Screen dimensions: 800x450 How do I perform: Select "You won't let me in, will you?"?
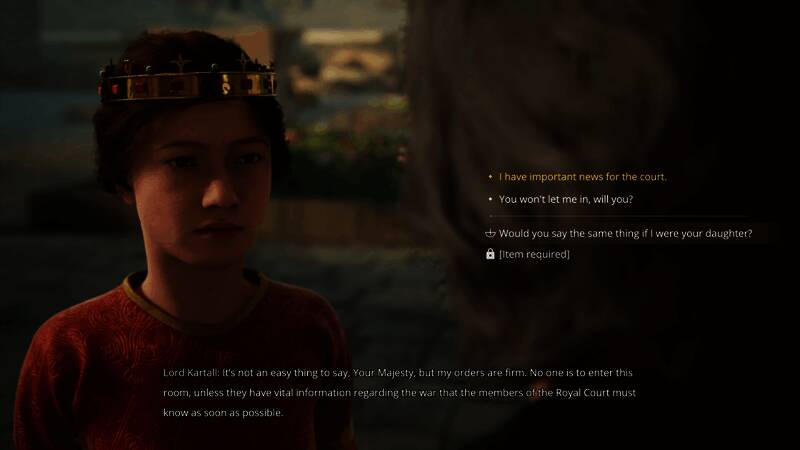(566, 199)
